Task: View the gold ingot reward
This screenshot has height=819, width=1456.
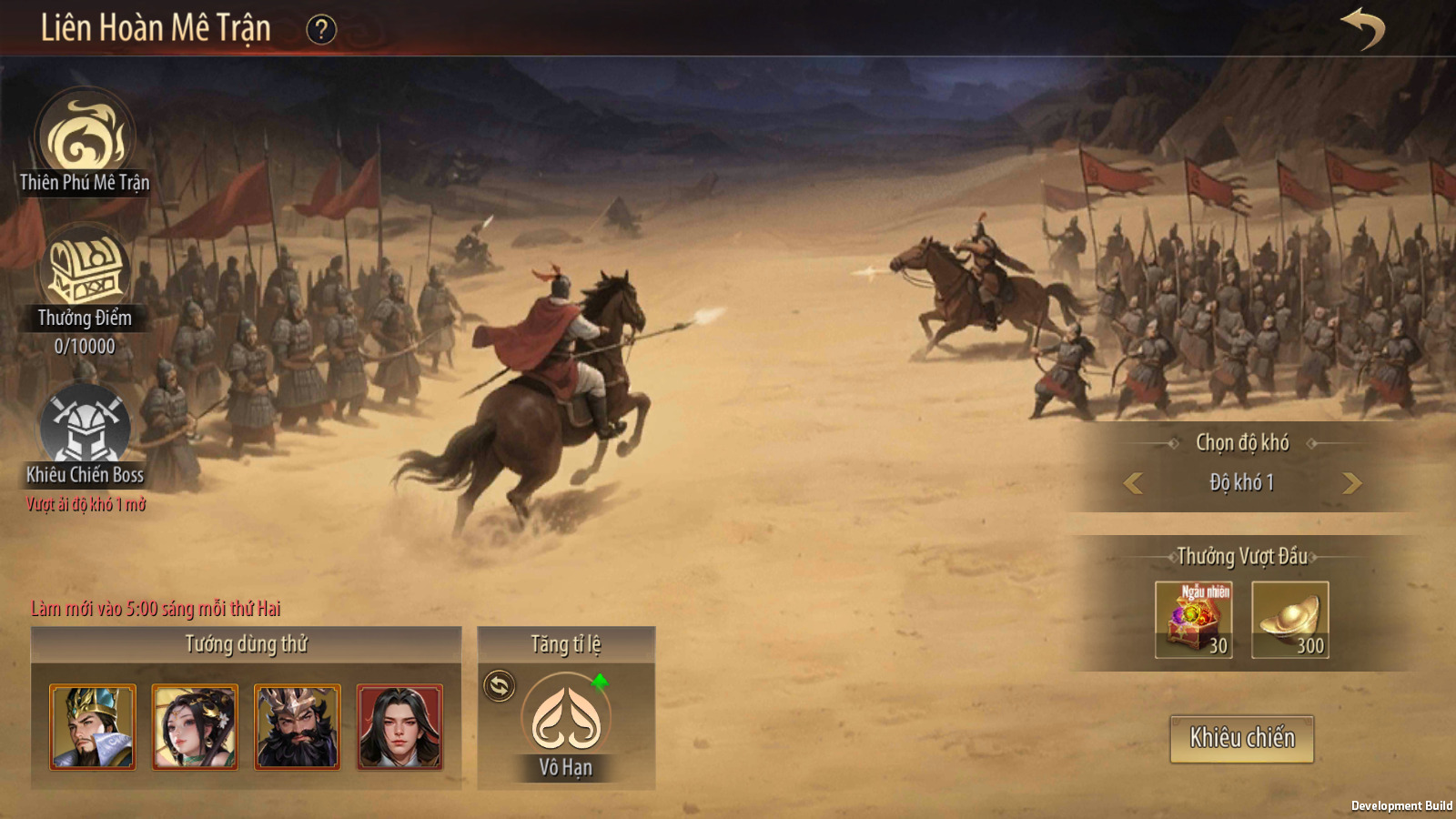Action: 1289,620
